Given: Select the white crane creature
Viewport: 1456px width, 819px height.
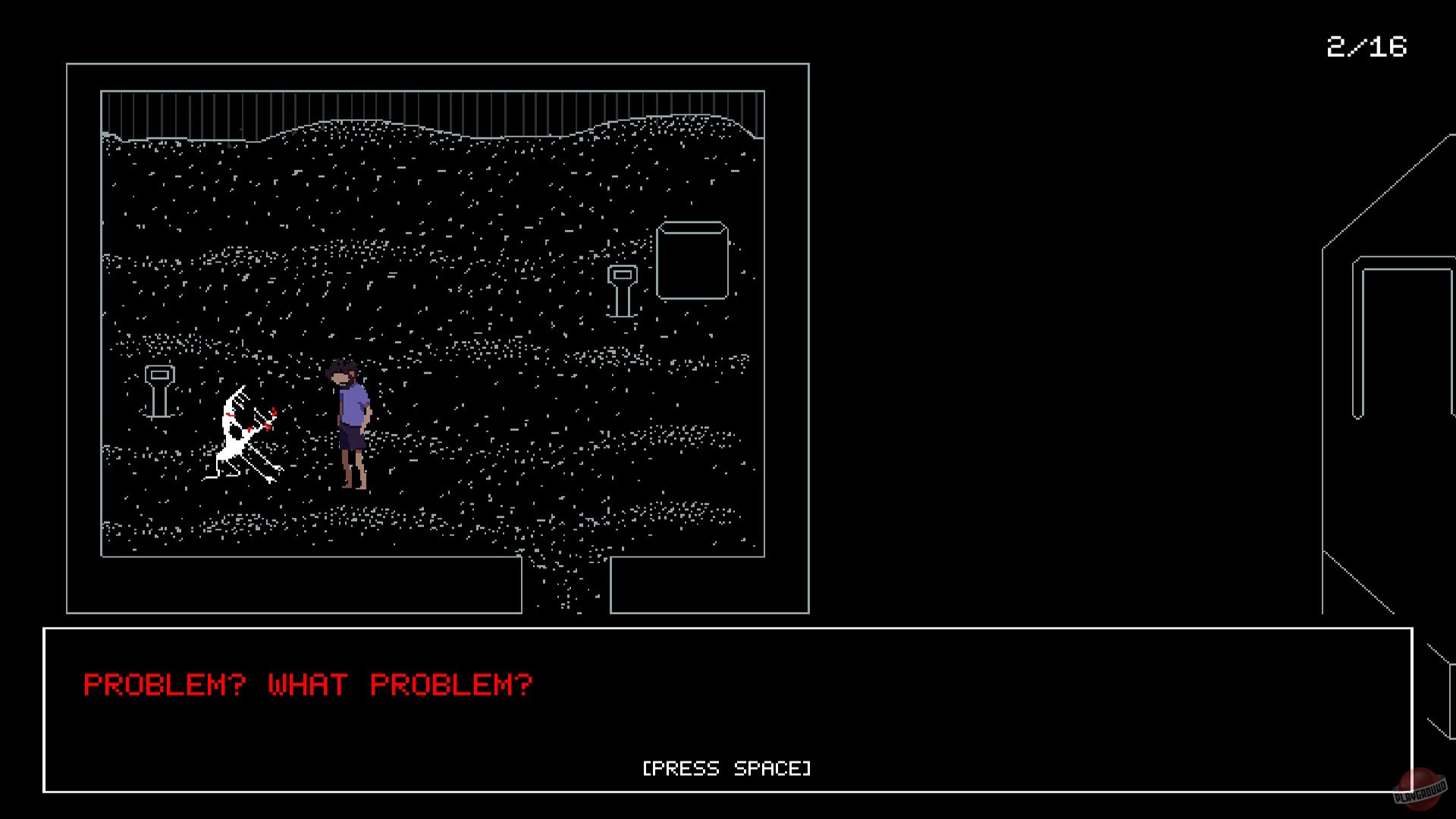Looking at the screenshot, I should click(243, 432).
